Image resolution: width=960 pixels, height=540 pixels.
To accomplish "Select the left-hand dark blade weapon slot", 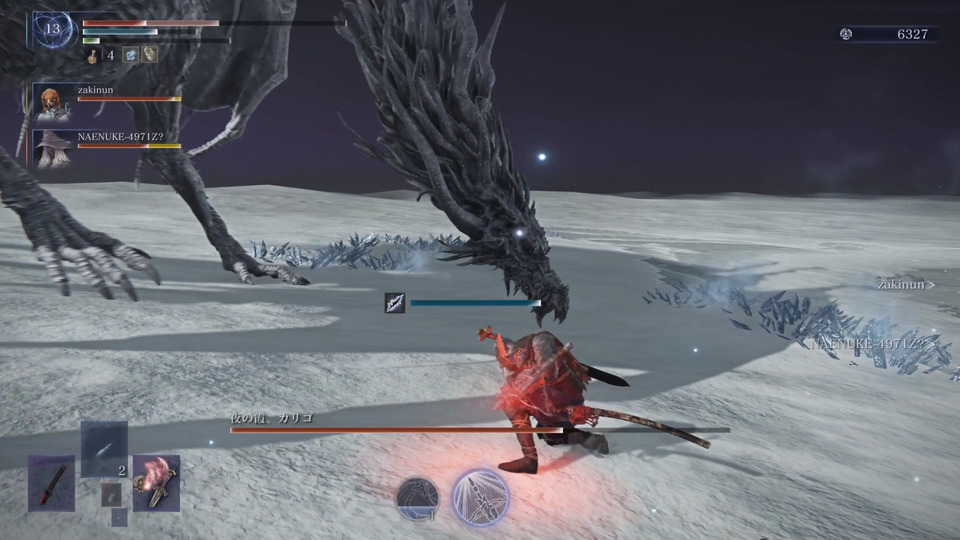I will pyautogui.click(x=51, y=483).
